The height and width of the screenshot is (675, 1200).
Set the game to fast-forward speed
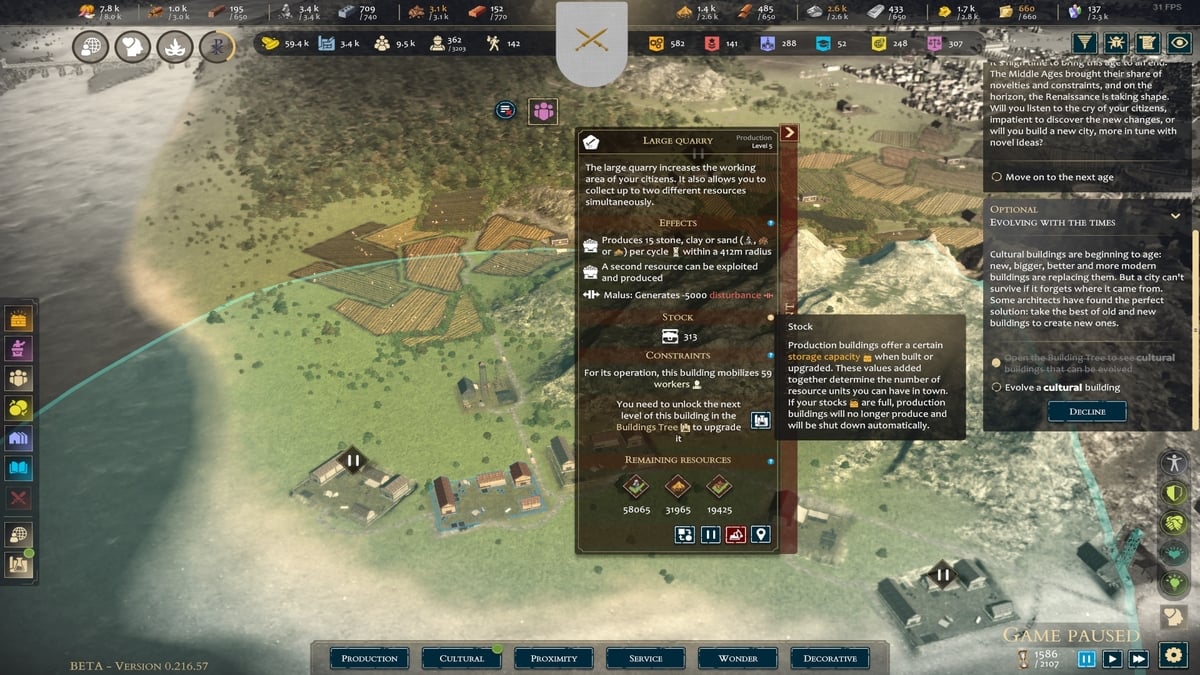point(1138,659)
